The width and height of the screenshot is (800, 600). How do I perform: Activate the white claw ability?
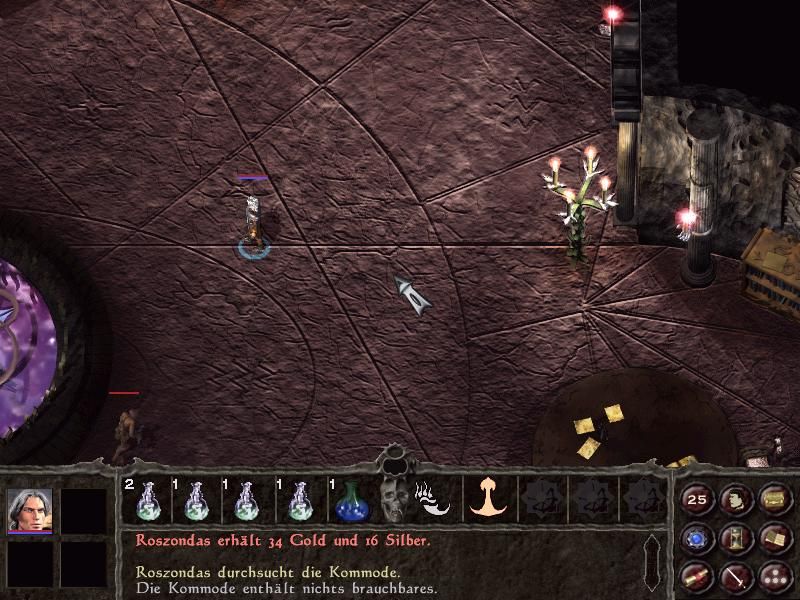(433, 498)
